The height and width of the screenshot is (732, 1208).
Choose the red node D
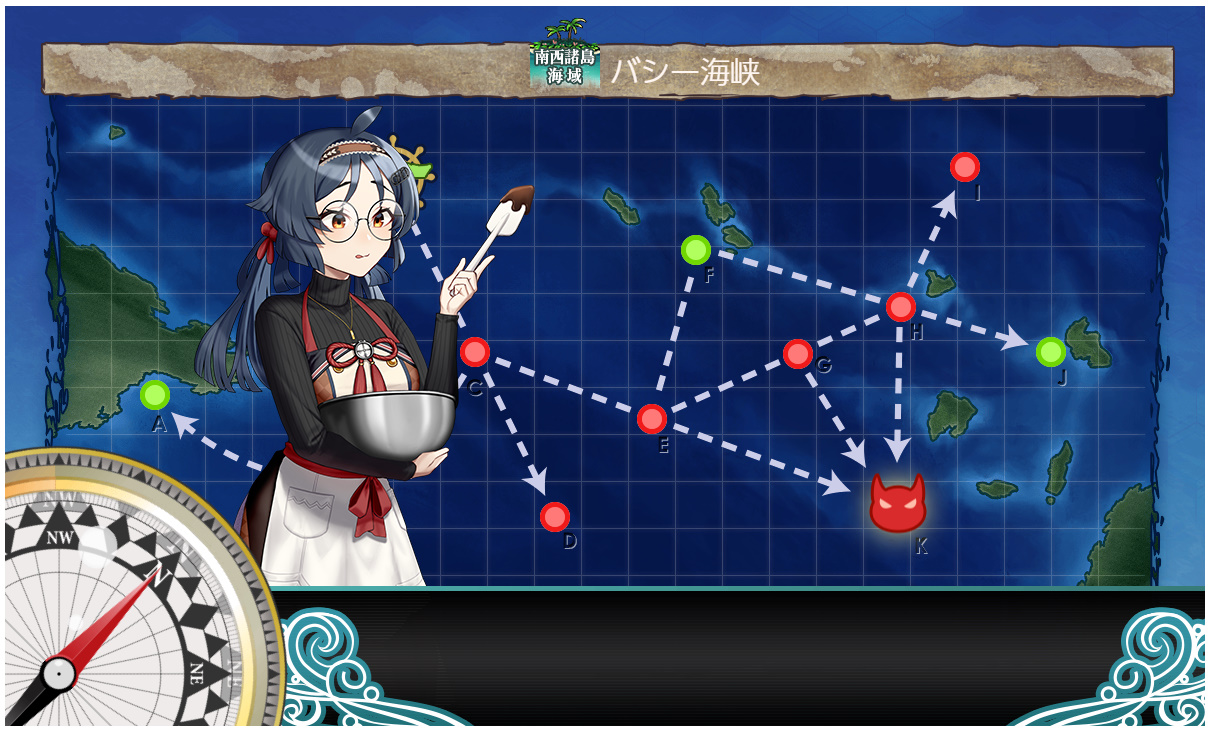pyautogui.click(x=554, y=517)
